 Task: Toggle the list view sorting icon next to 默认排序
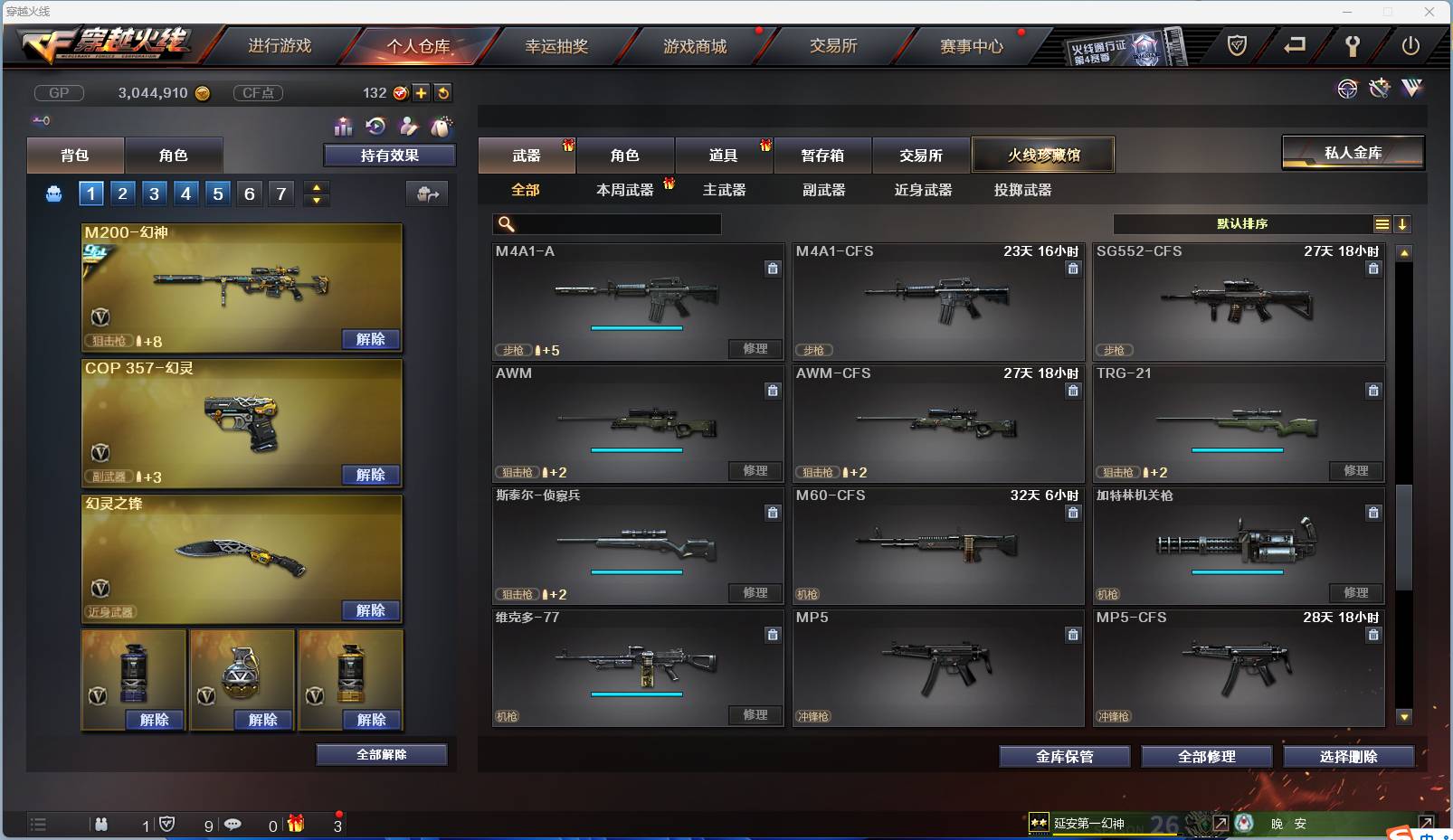pos(1383,224)
